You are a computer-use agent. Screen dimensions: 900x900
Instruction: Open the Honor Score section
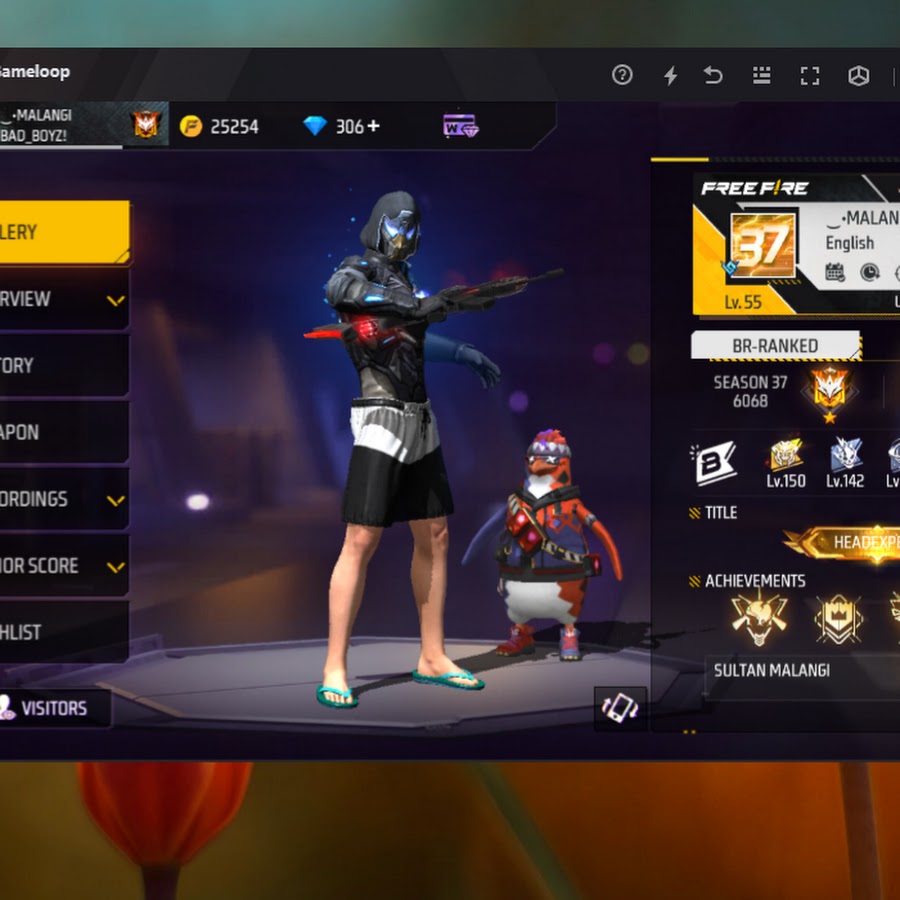60,566
